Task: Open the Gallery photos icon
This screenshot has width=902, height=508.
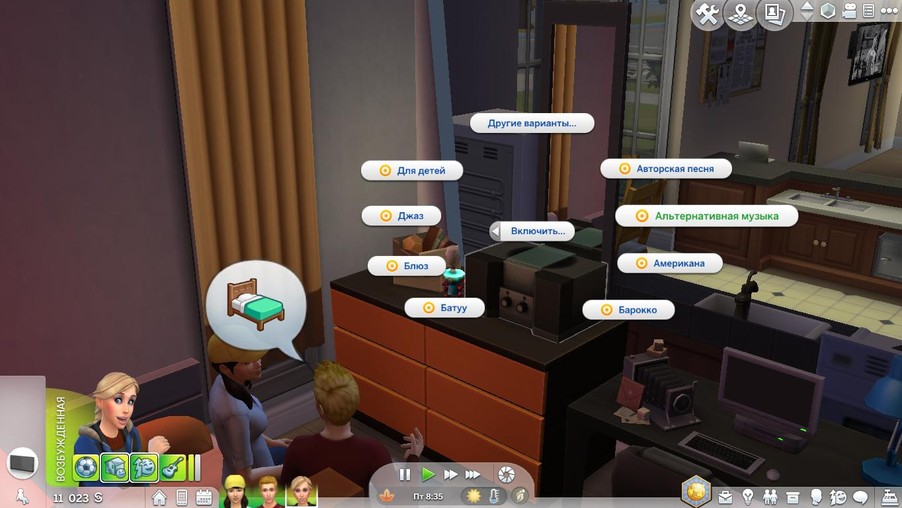Action: pyautogui.click(x=773, y=14)
